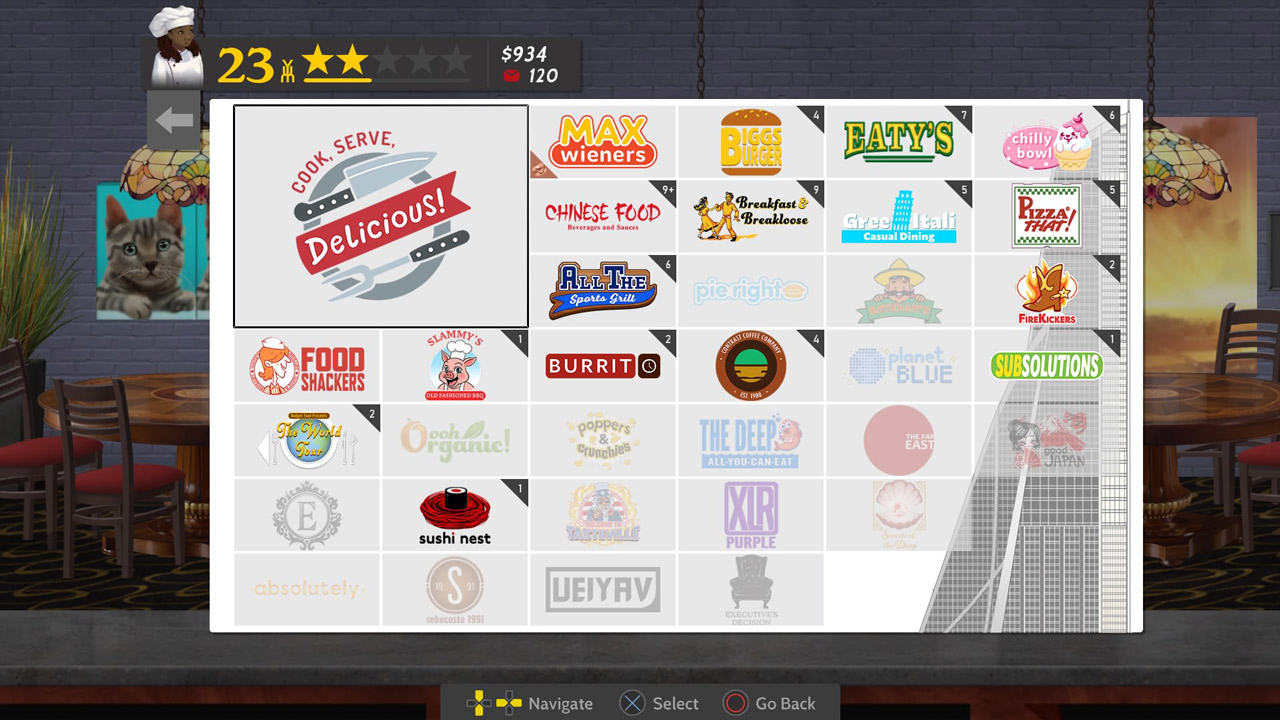
Task: Open the Chinese Food Beverages and Sauces tile
Action: (x=601, y=215)
